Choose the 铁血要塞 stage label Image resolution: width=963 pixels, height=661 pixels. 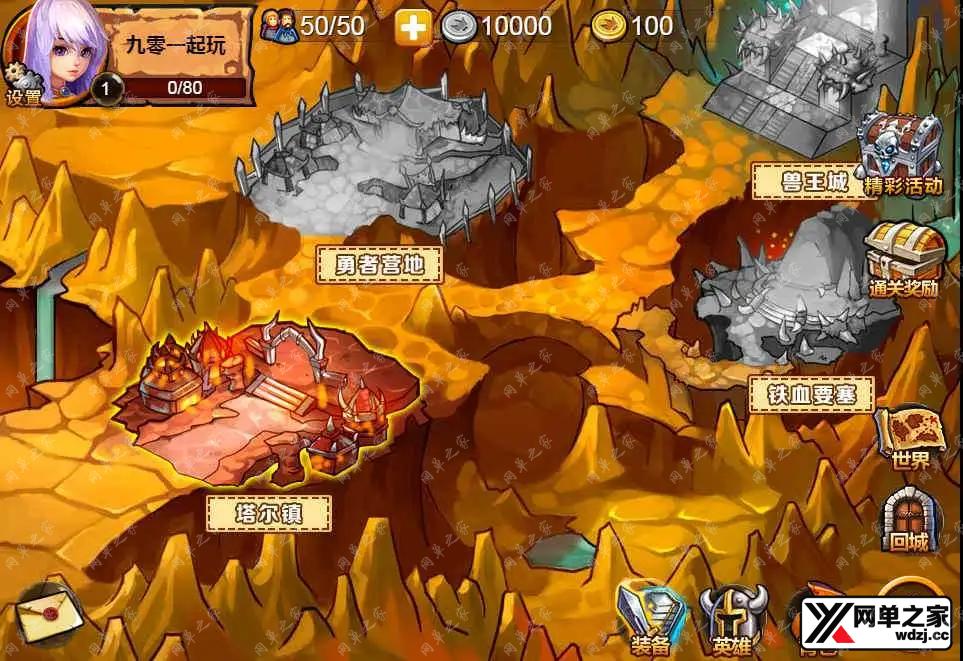pos(810,394)
